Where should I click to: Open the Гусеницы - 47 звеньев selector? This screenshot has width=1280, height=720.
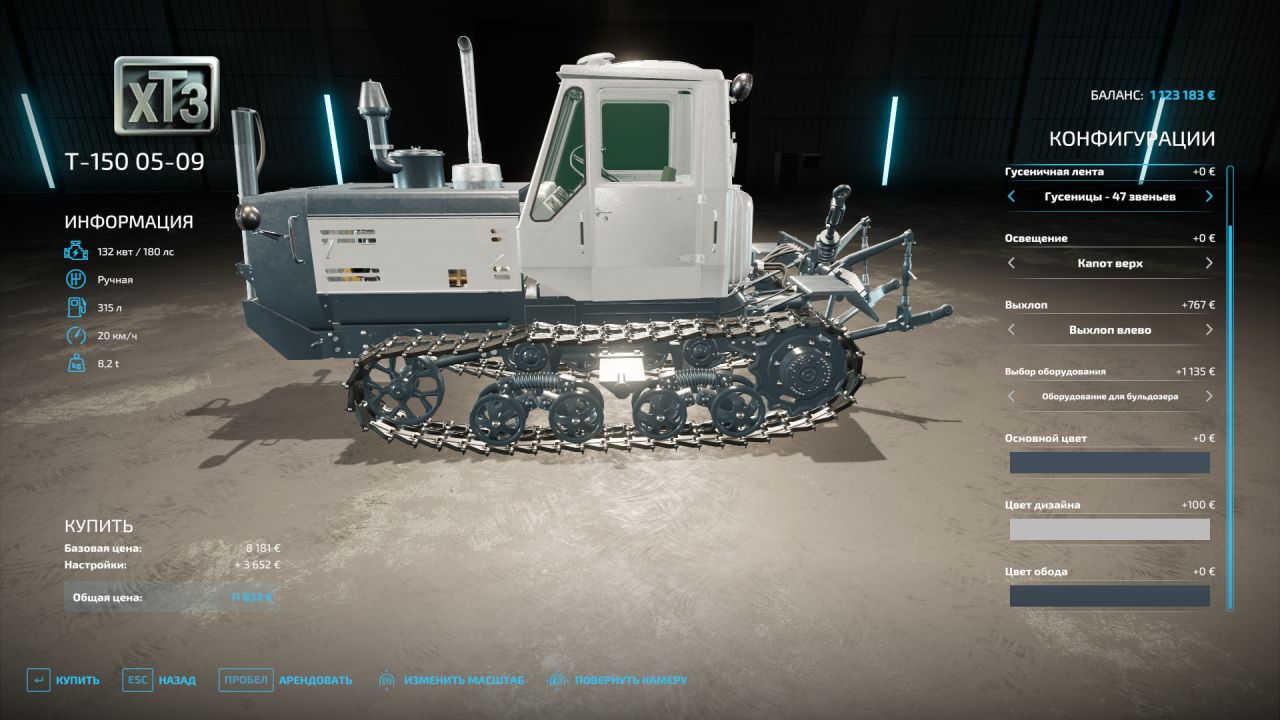[x=1108, y=197]
